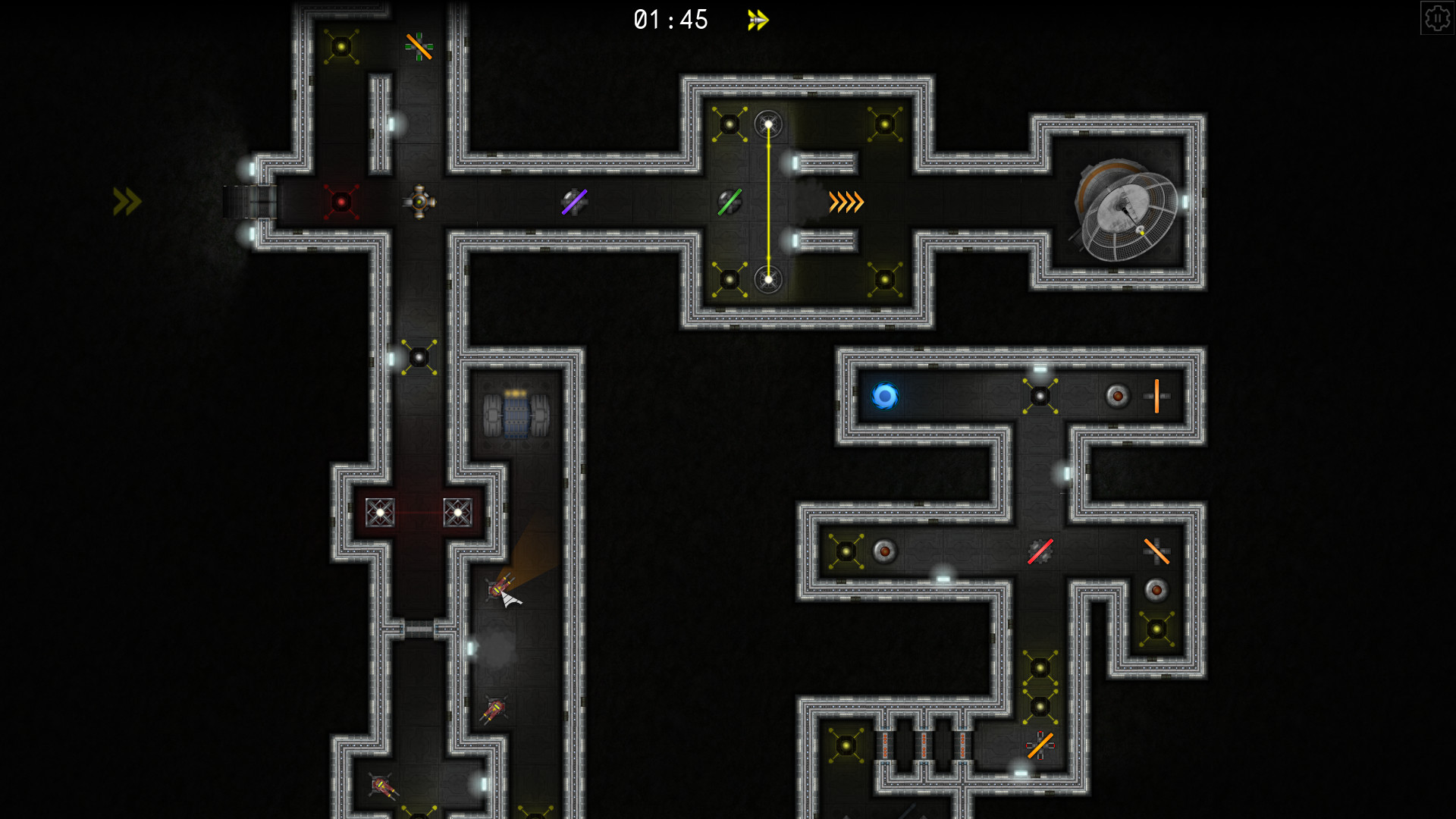Click the yellow laser beam between the two emitters

click(770, 201)
